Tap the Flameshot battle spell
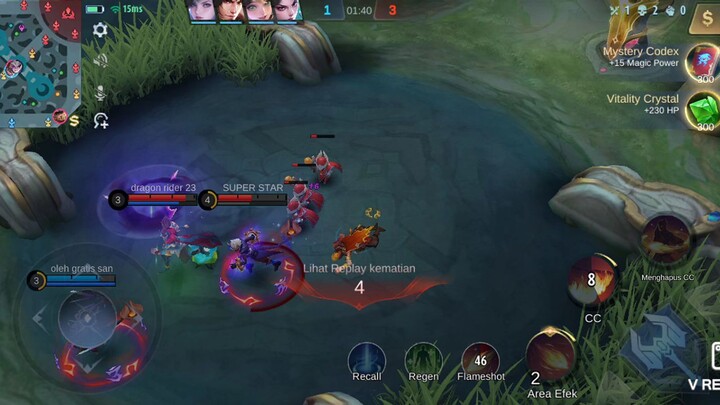Screen dimensions: 720x405 [480, 359]
